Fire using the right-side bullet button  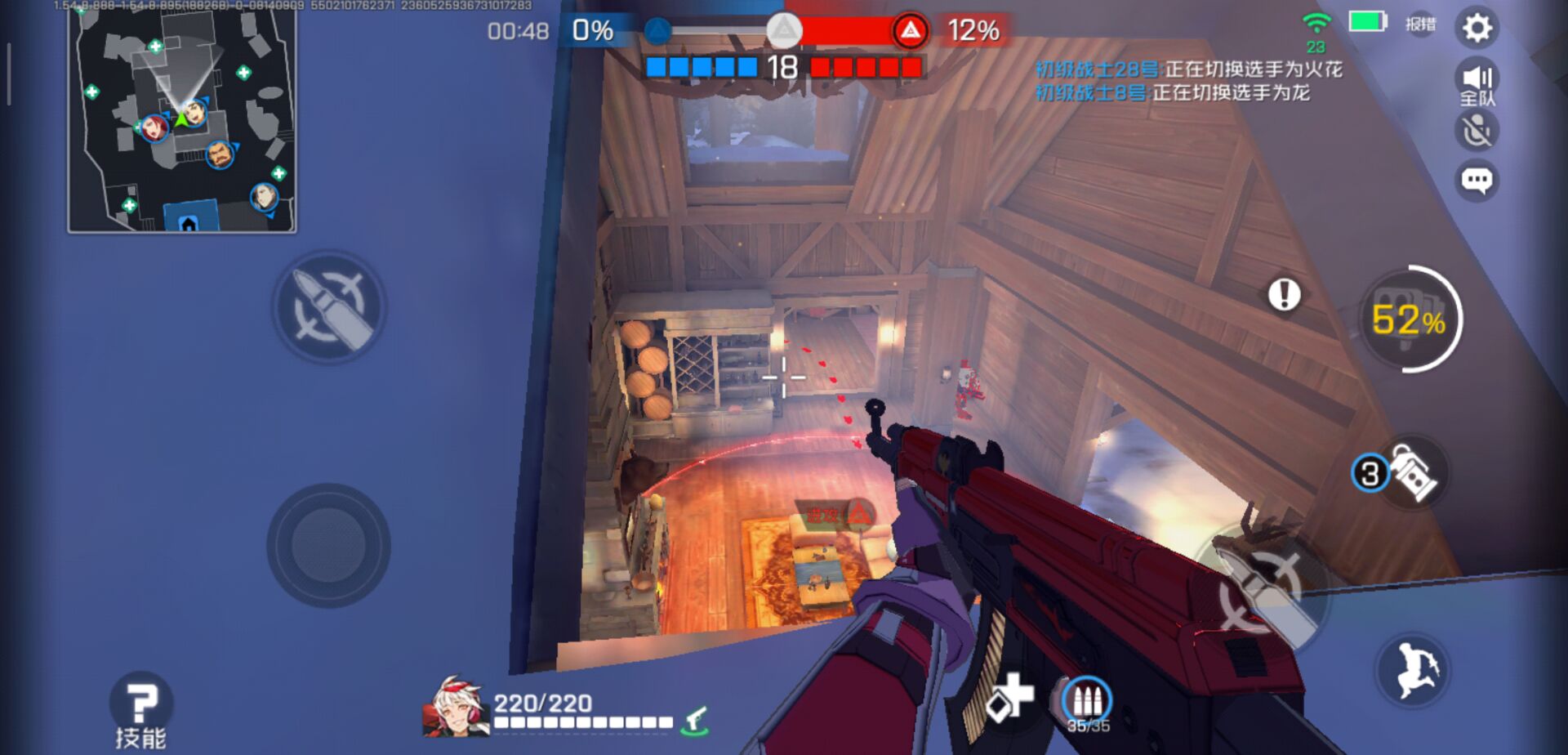coord(1262,588)
